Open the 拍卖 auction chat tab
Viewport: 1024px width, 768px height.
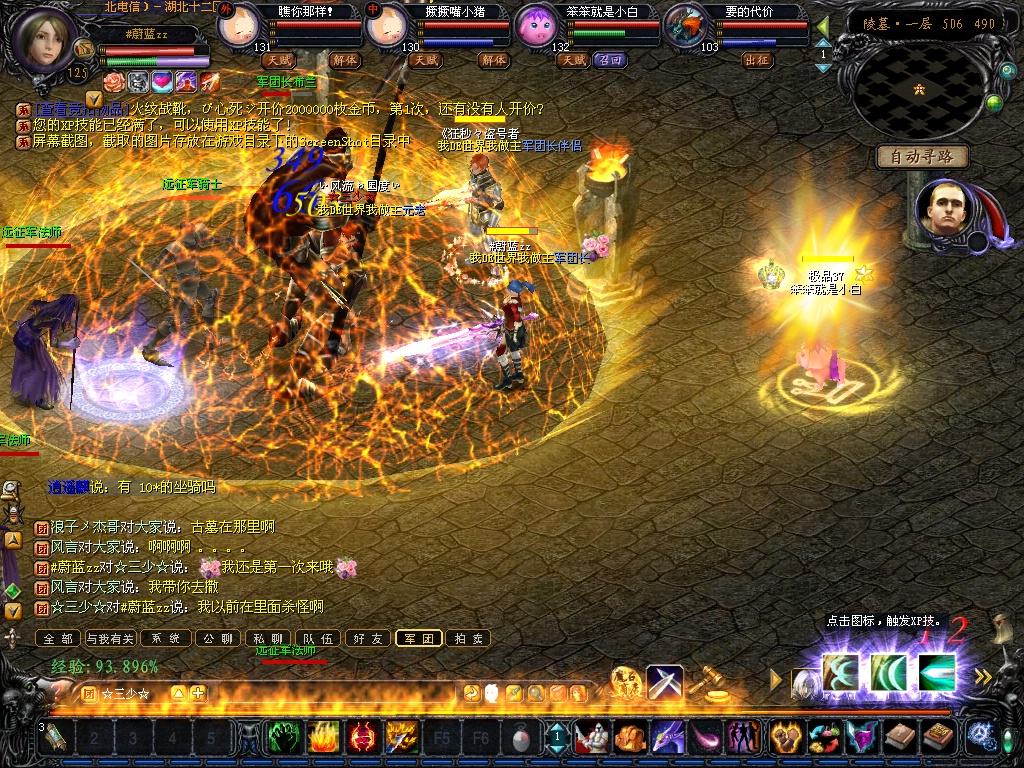(x=468, y=638)
